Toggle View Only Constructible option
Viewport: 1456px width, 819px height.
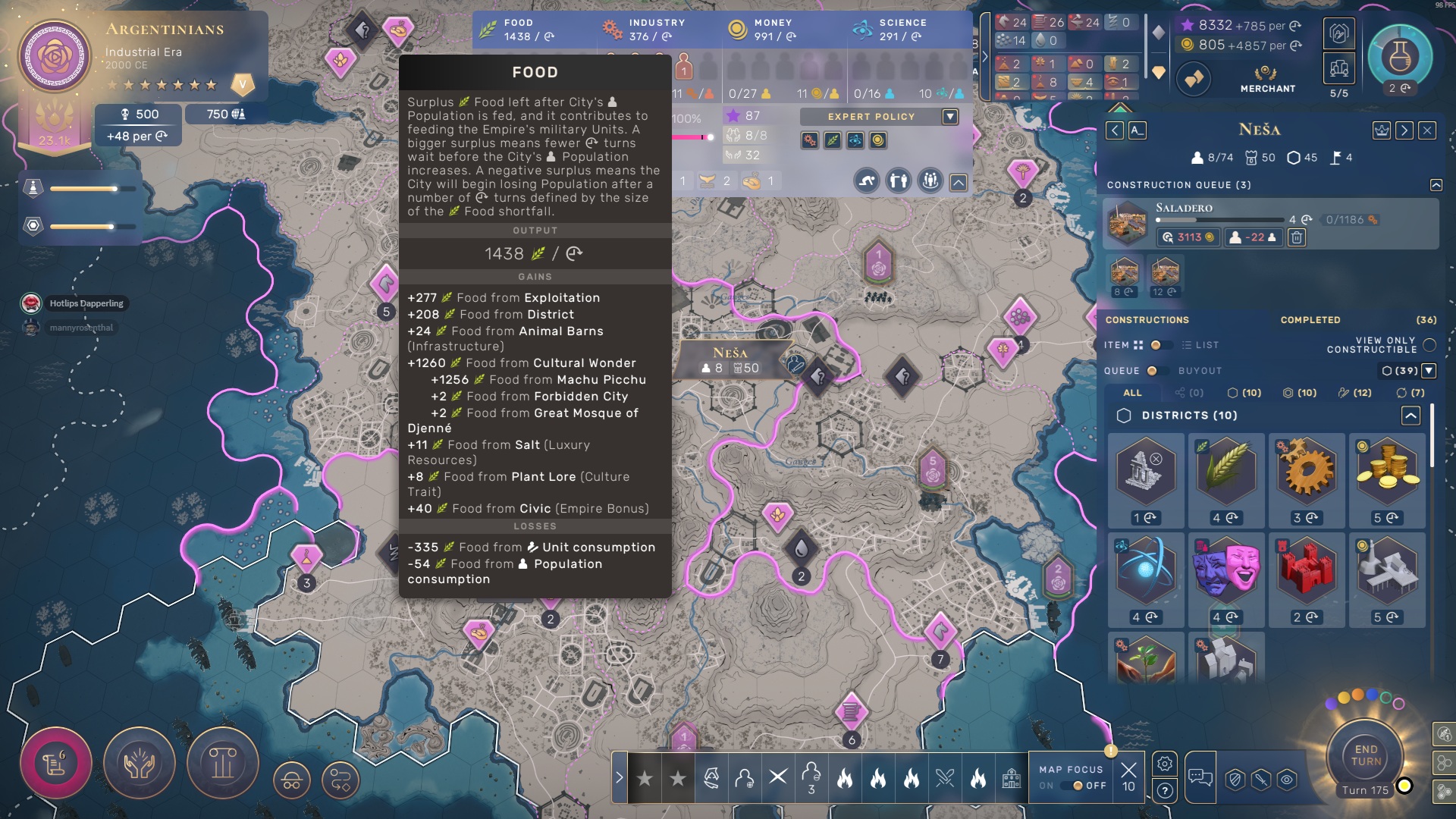[1429, 345]
